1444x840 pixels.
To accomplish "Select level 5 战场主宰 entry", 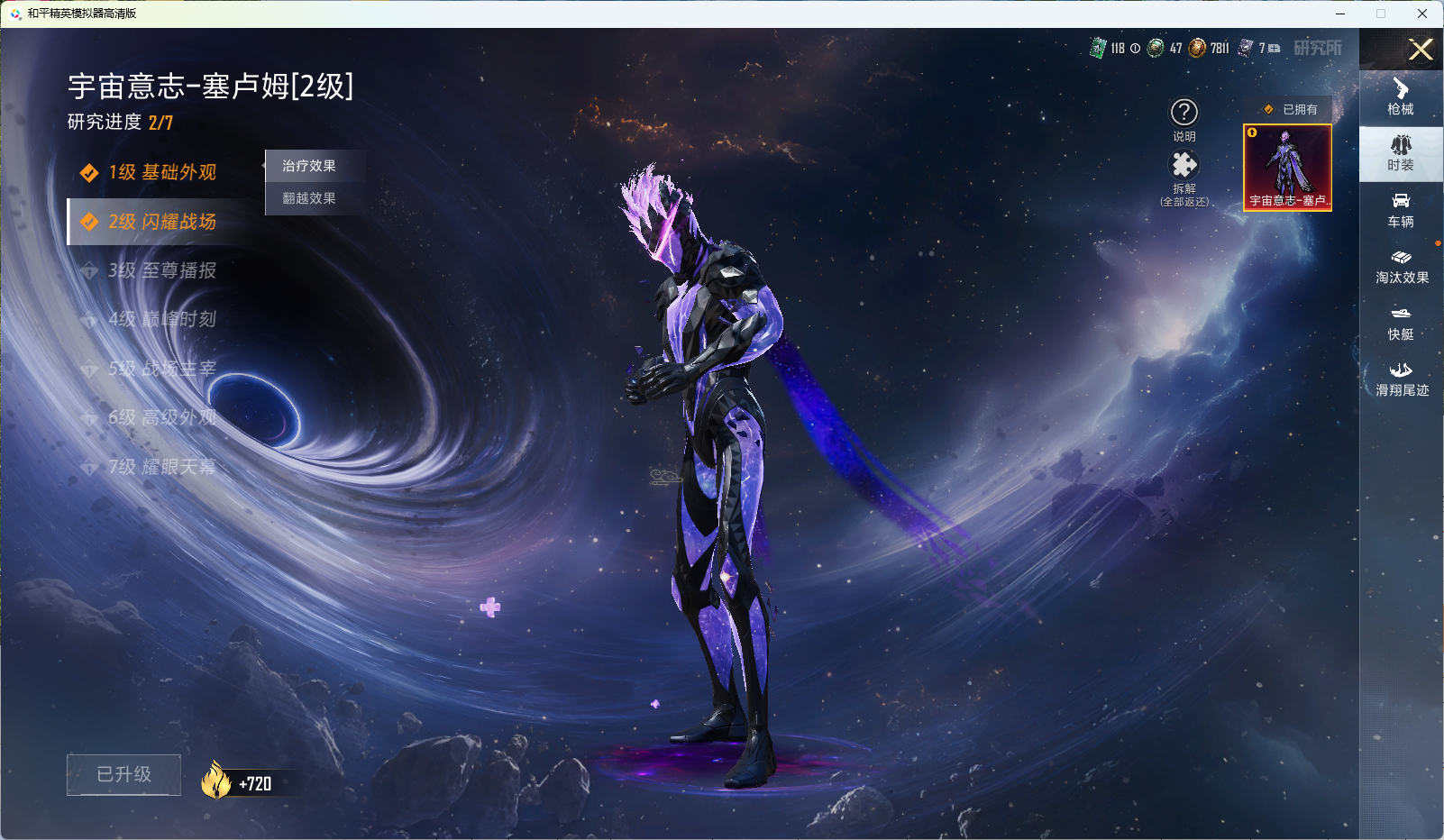I will point(161,369).
